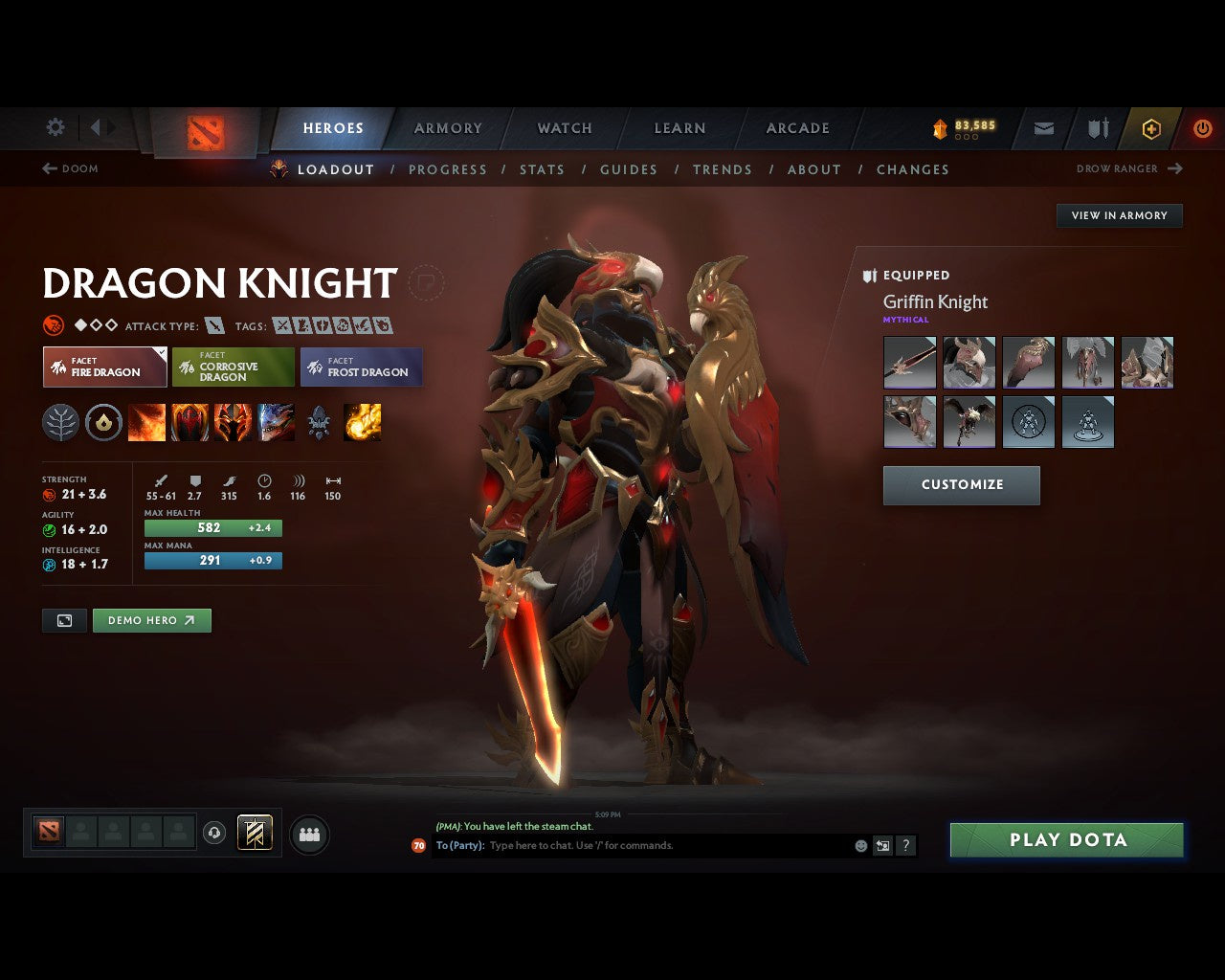Switch to the Stats tab
This screenshot has width=1225, height=980.
click(542, 169)
